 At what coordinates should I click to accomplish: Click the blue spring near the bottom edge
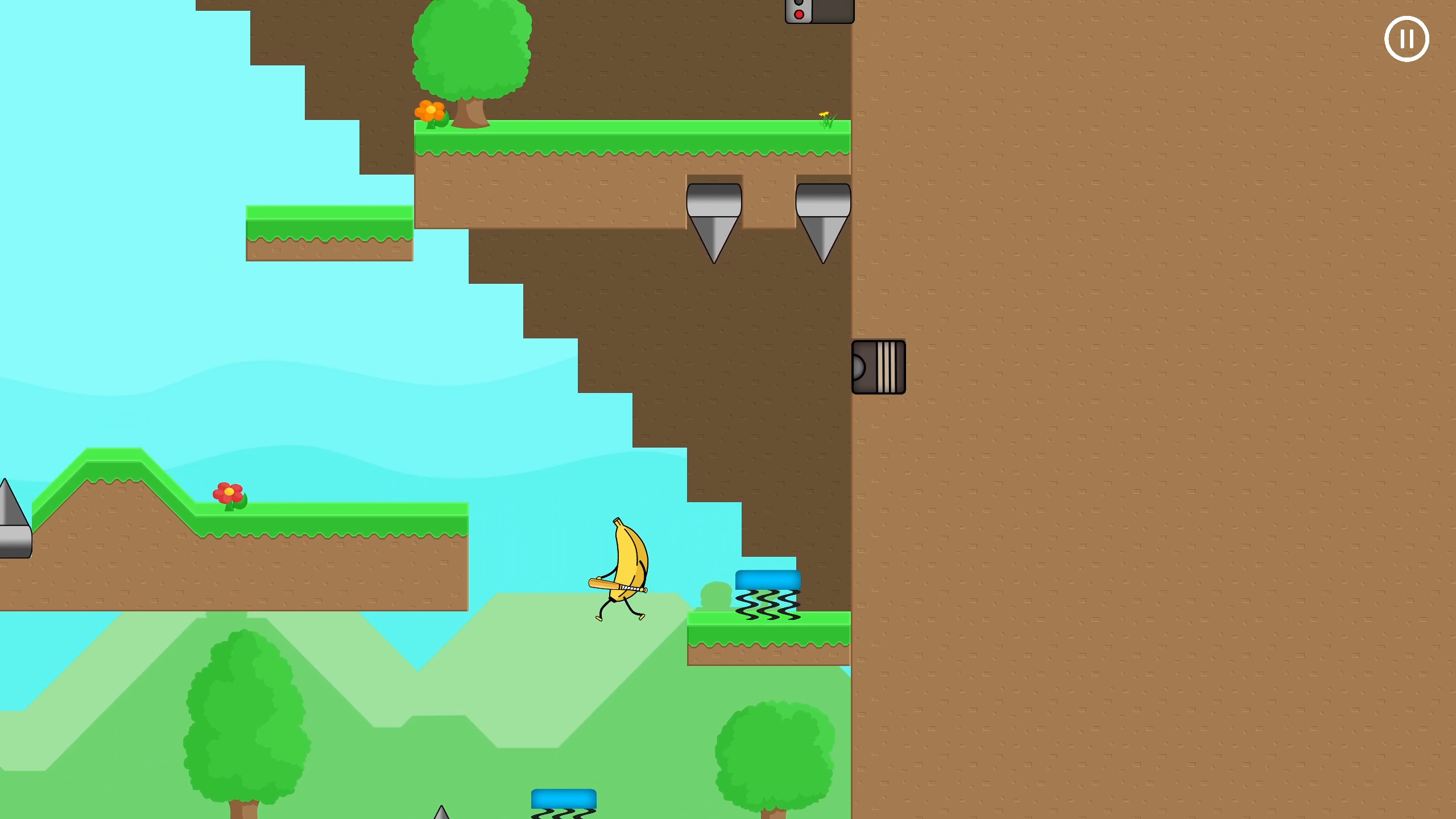564,797
